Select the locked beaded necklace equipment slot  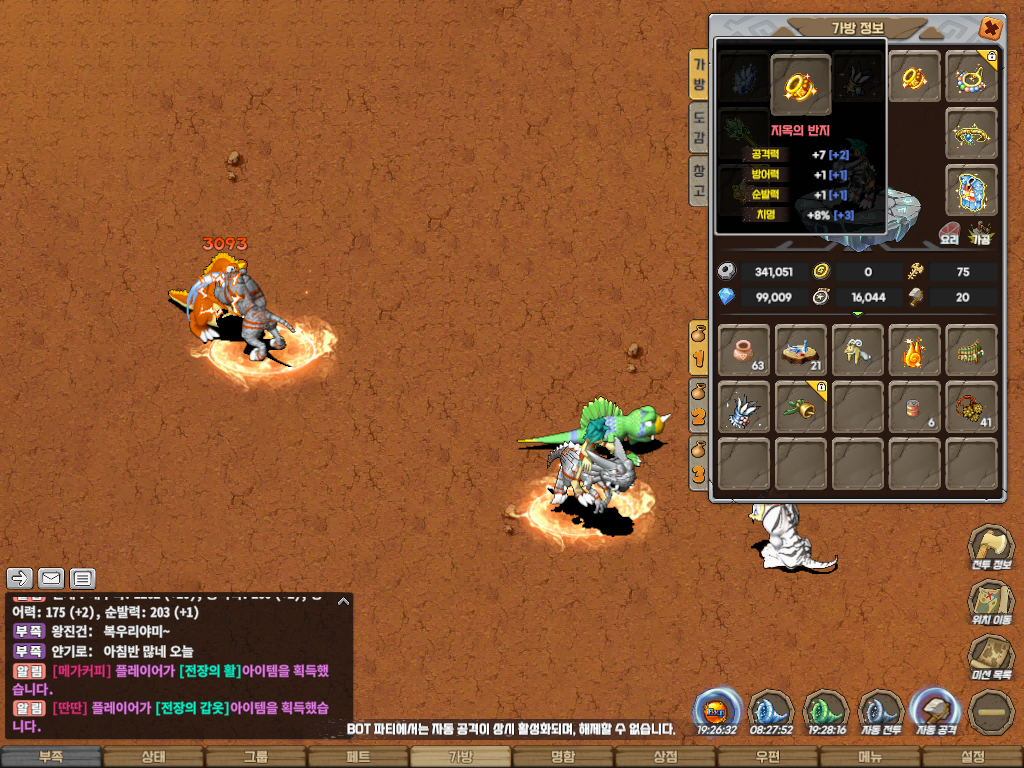click(971, 76)
